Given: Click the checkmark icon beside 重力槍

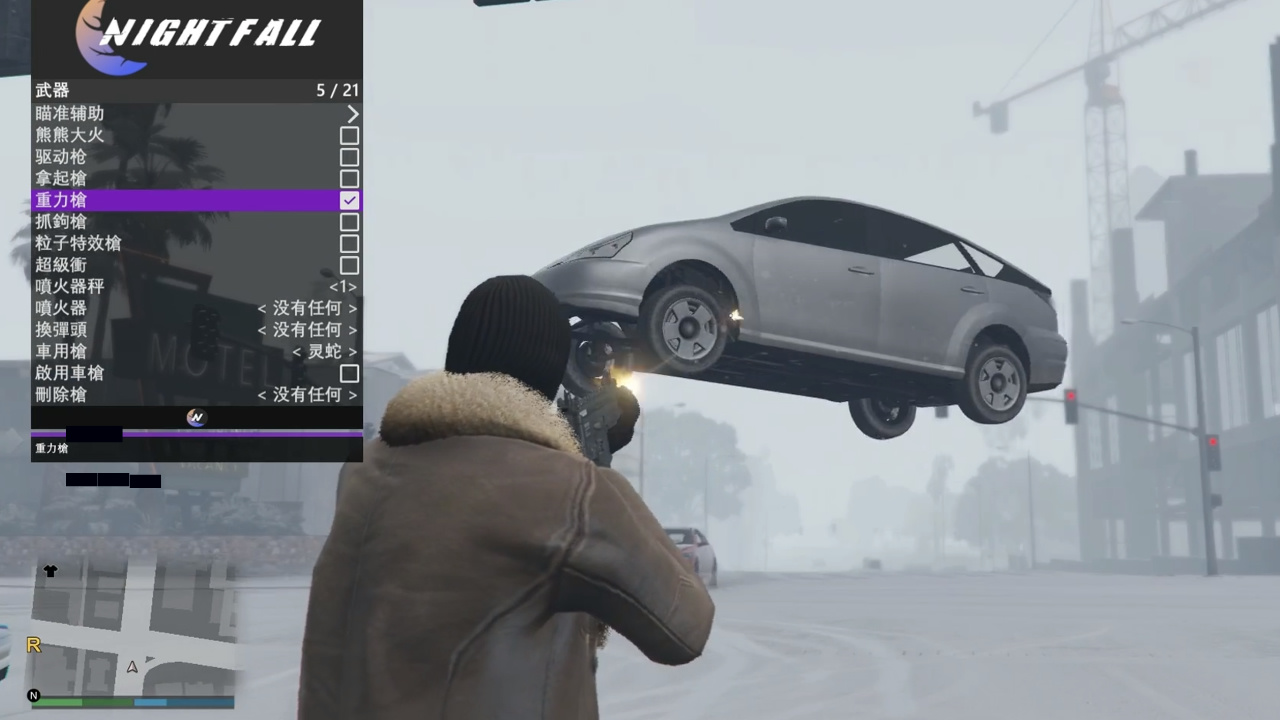Looking at the screenshot, I should pos(349,200).
